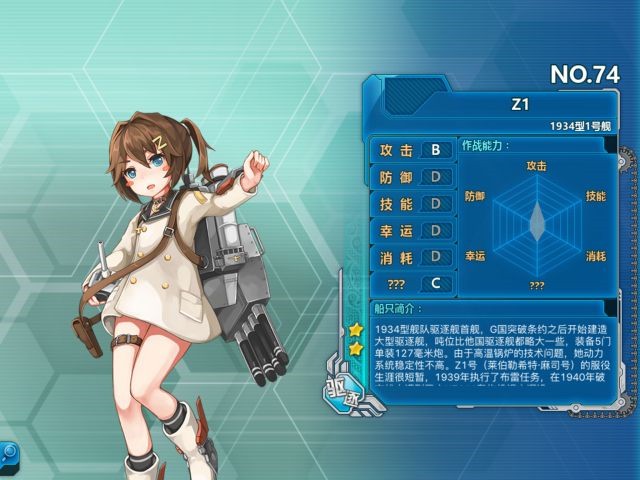Click the magnifying glass zoom button

6,451
